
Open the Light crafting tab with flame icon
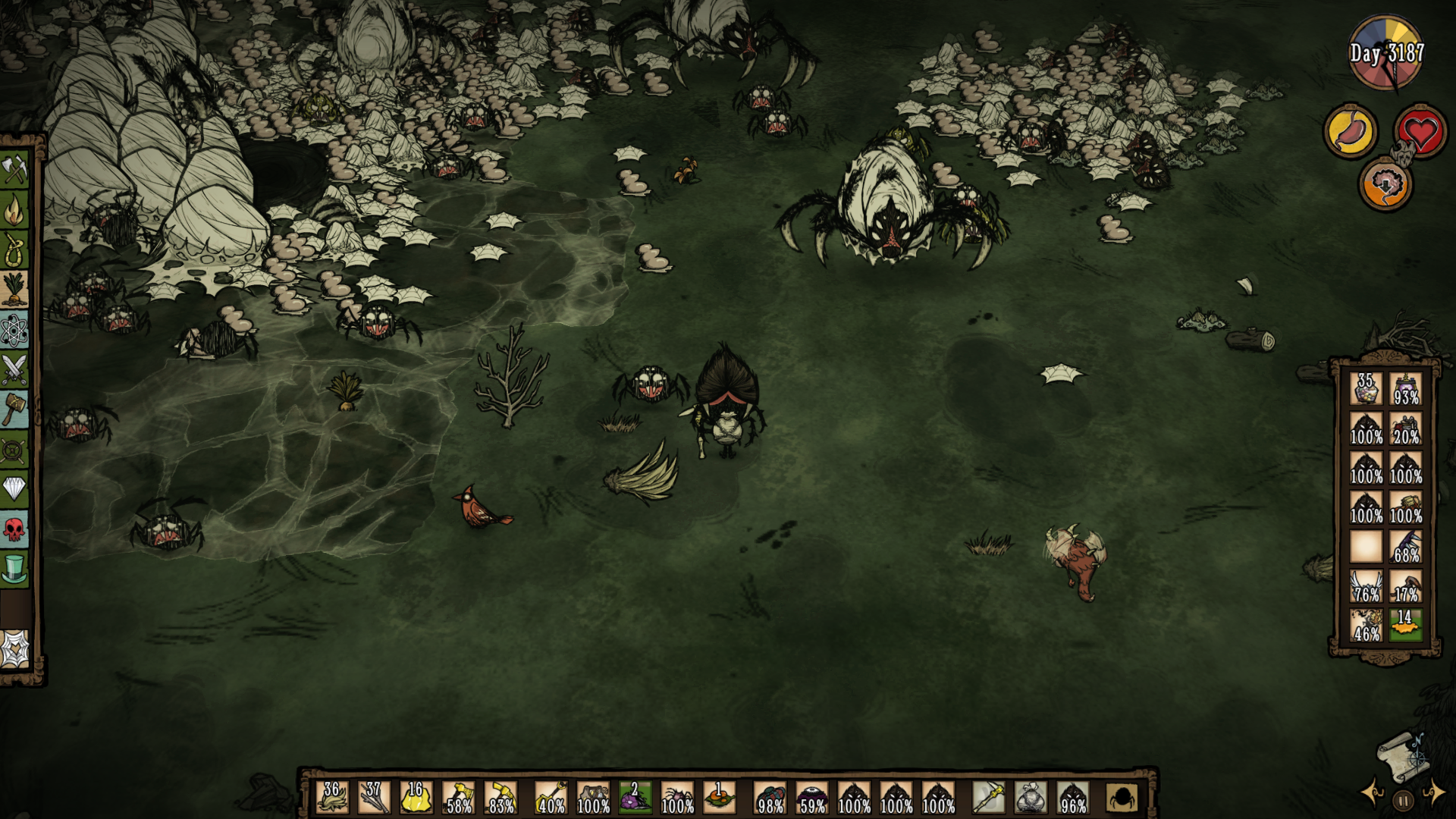tap(14, 211)
